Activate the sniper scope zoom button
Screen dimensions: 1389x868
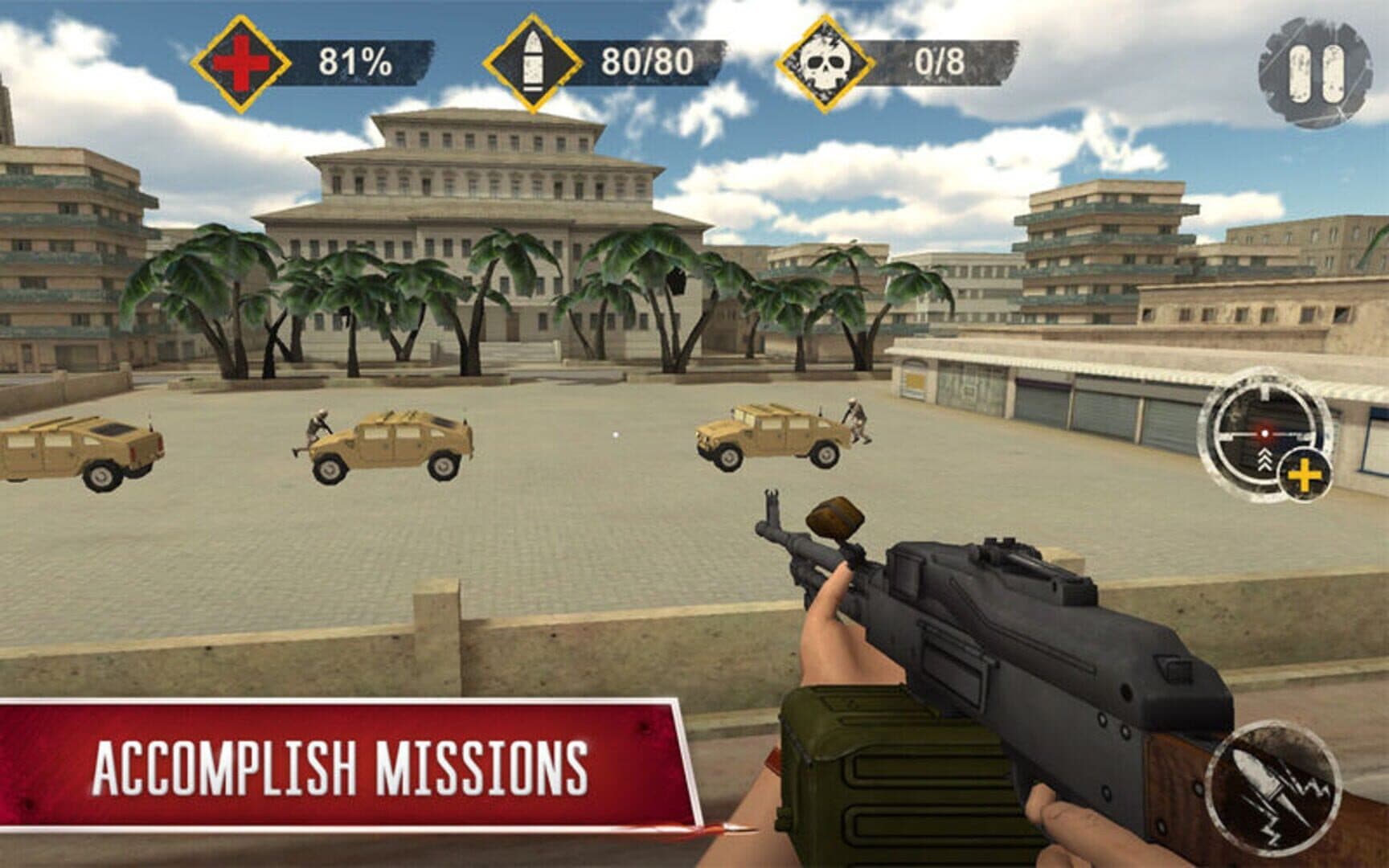point(1265,436)
